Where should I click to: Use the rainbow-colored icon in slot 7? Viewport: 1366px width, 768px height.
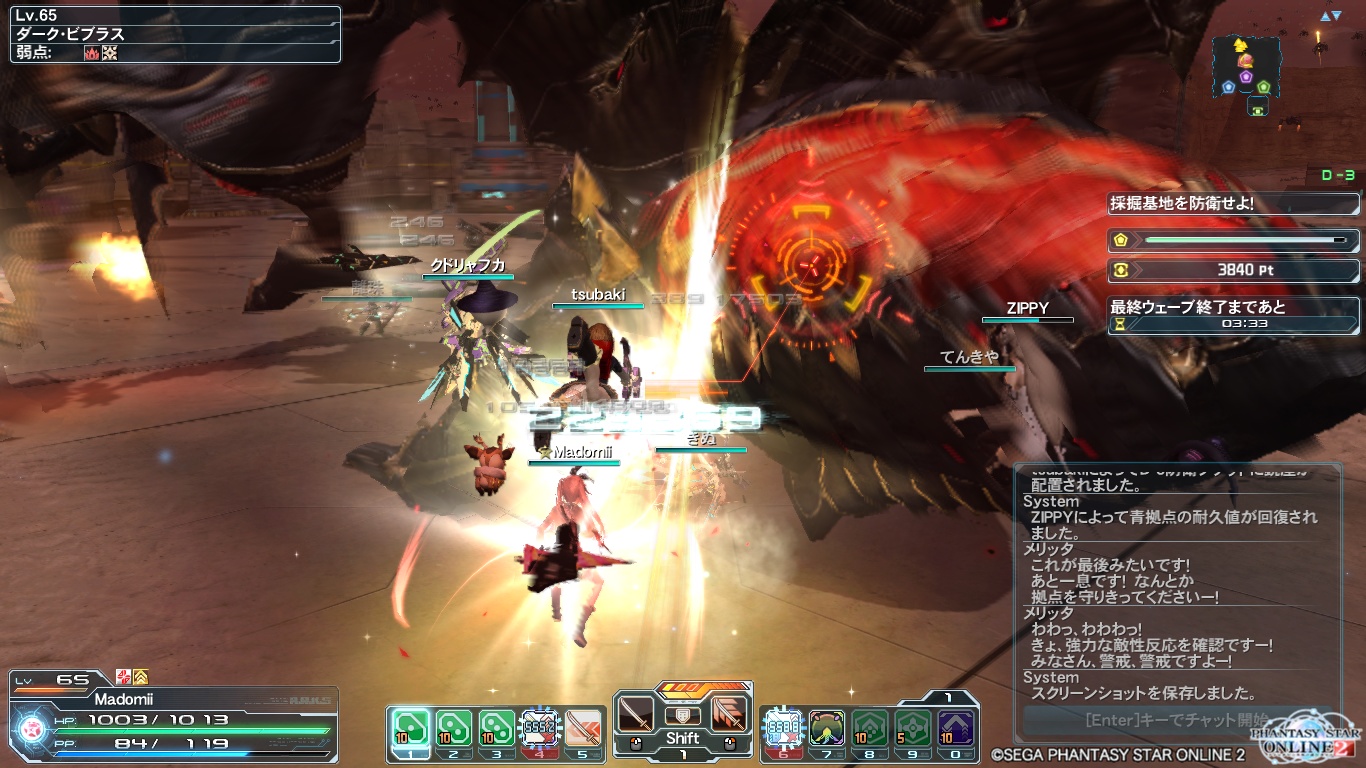pyautogui.click(x=826, y=727)
